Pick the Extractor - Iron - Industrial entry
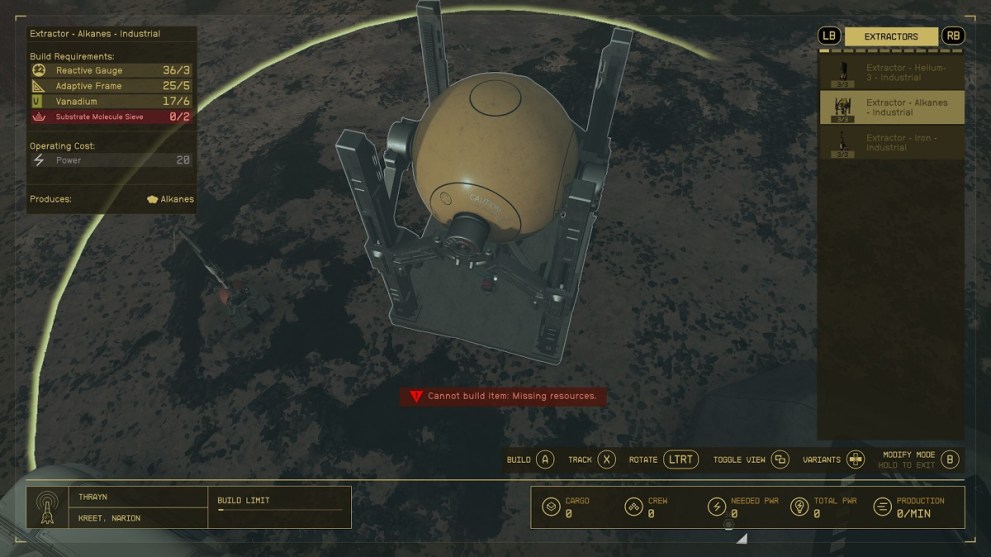Screen dimensions: 991x557 (x=891, y=142)
